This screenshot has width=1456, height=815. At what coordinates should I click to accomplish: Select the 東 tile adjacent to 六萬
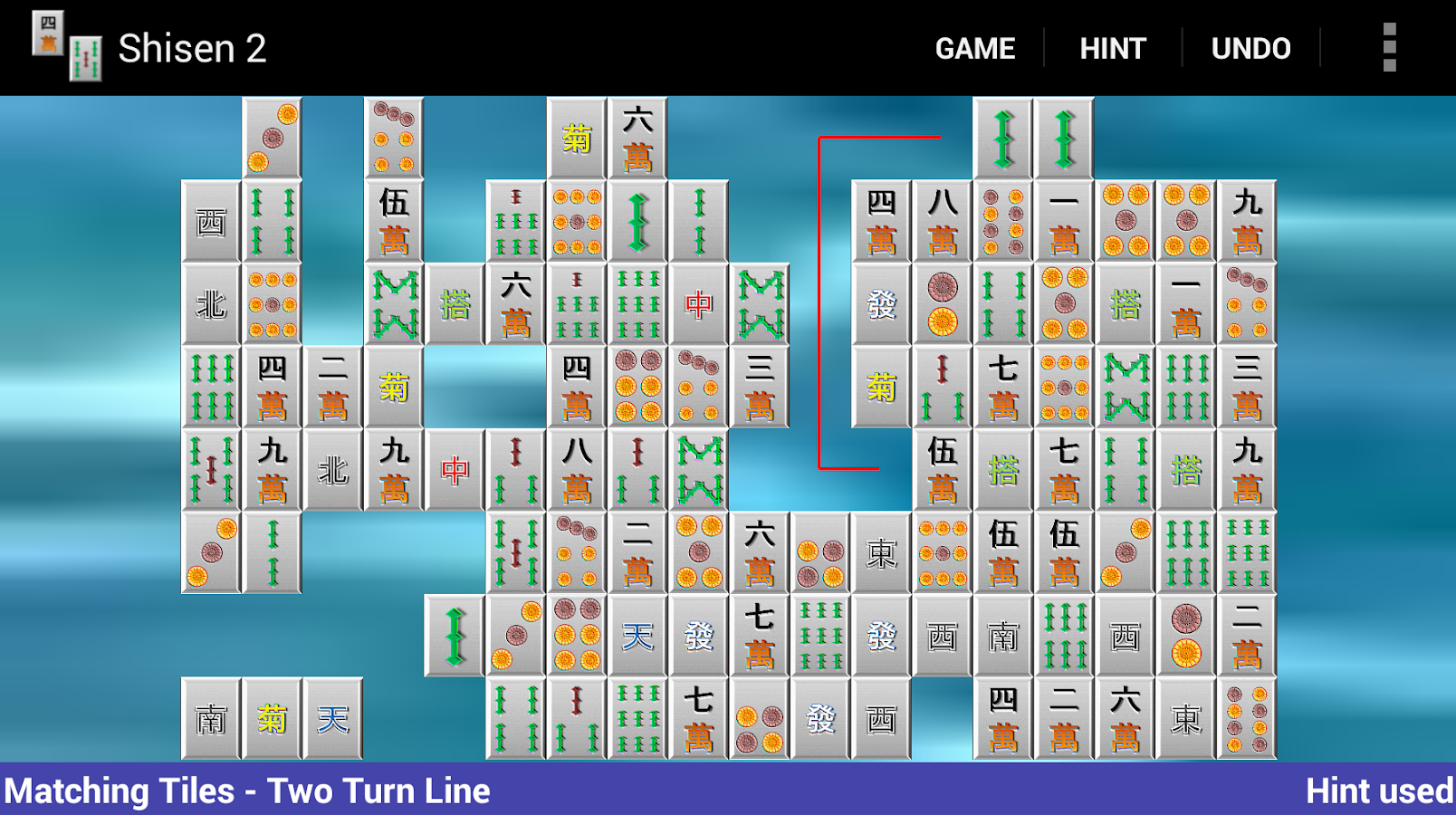(x=1185, y=719)
